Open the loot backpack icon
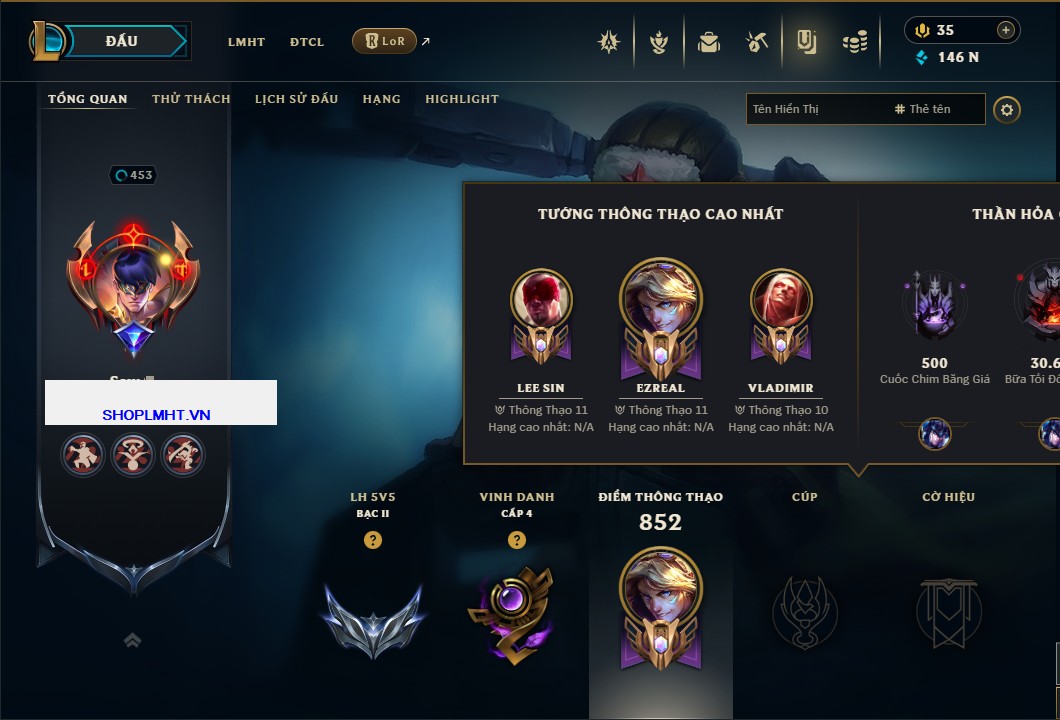Viewport: 1060px width, 720px height. (709, 42)
